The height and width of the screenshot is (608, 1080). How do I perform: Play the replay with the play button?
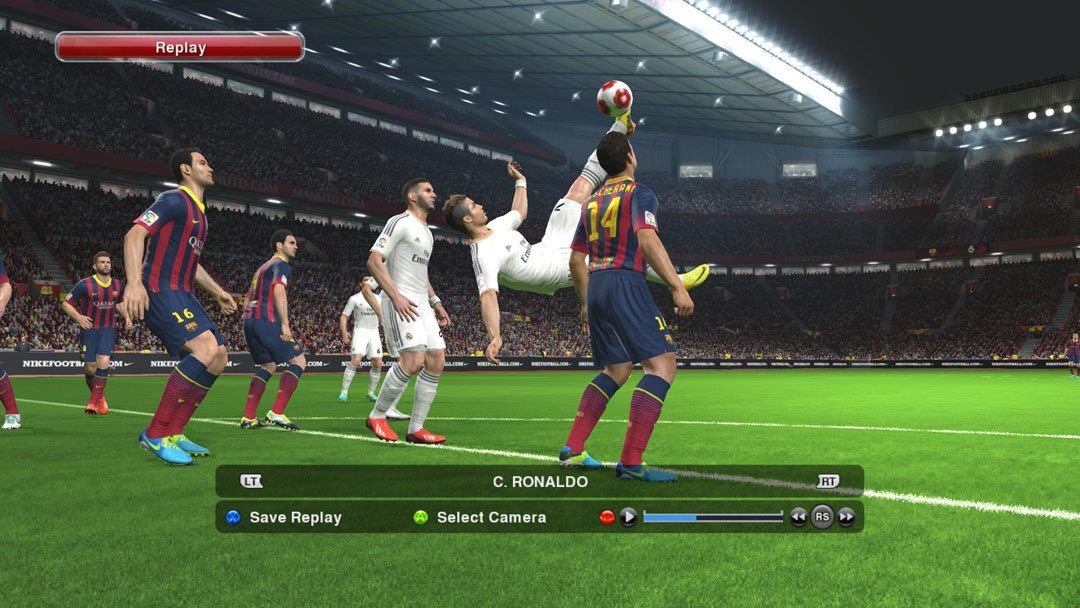click(x=628, y=517)
